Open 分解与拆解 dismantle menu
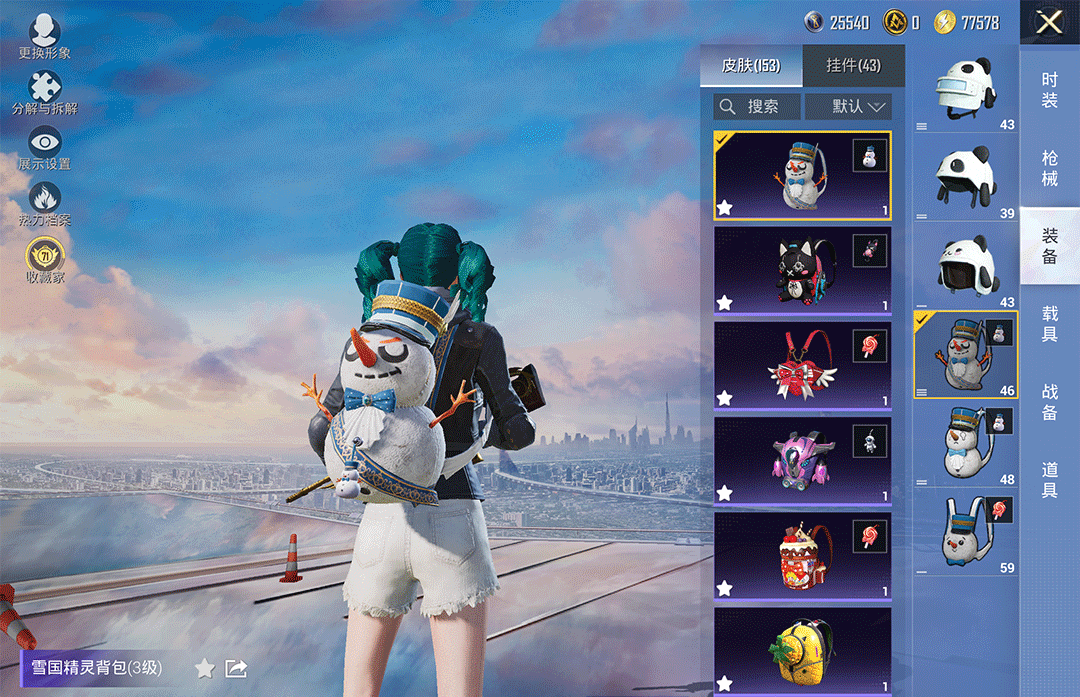1080x697 pixels. 44,93
